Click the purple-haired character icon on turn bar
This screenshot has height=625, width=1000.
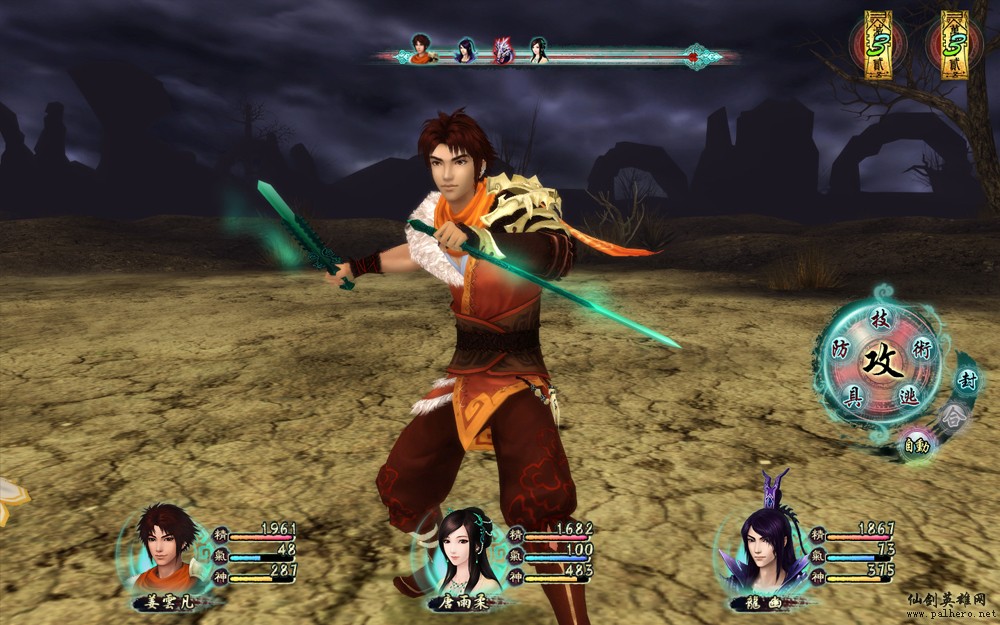click(466, 50)
